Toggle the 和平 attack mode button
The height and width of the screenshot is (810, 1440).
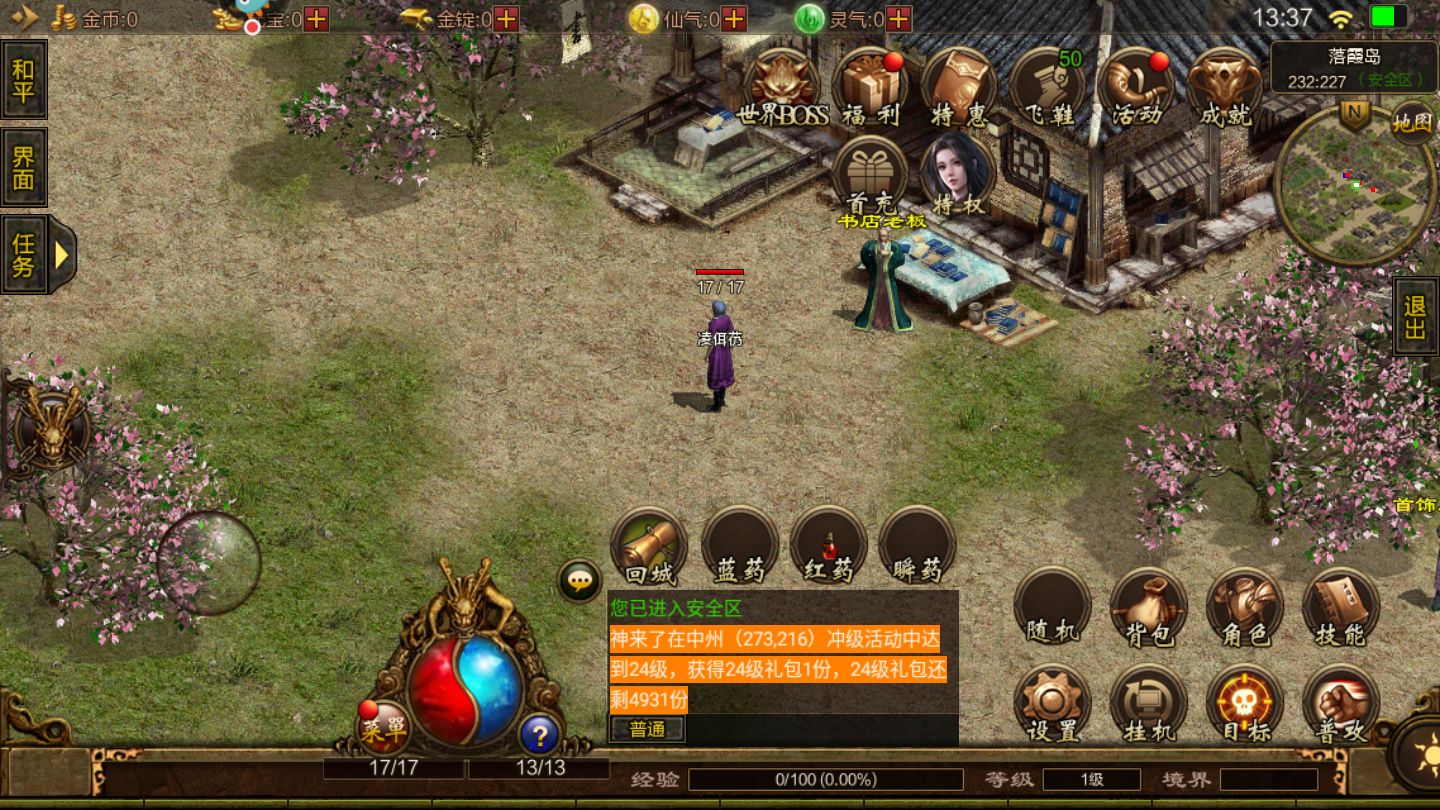(x=24, y=81)
